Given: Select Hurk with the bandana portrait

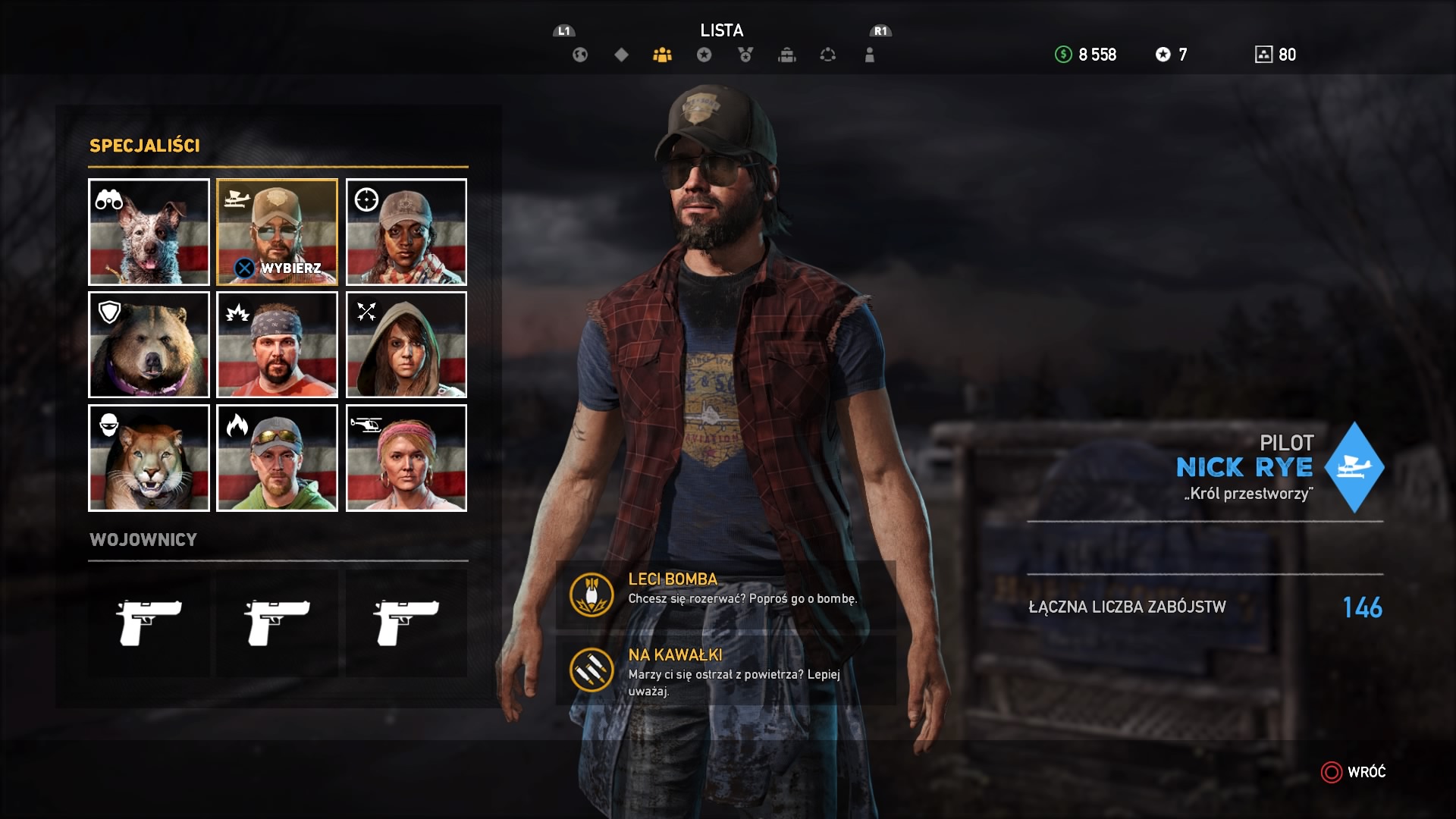Looking at the screenshot, I should tap(277, 345).
